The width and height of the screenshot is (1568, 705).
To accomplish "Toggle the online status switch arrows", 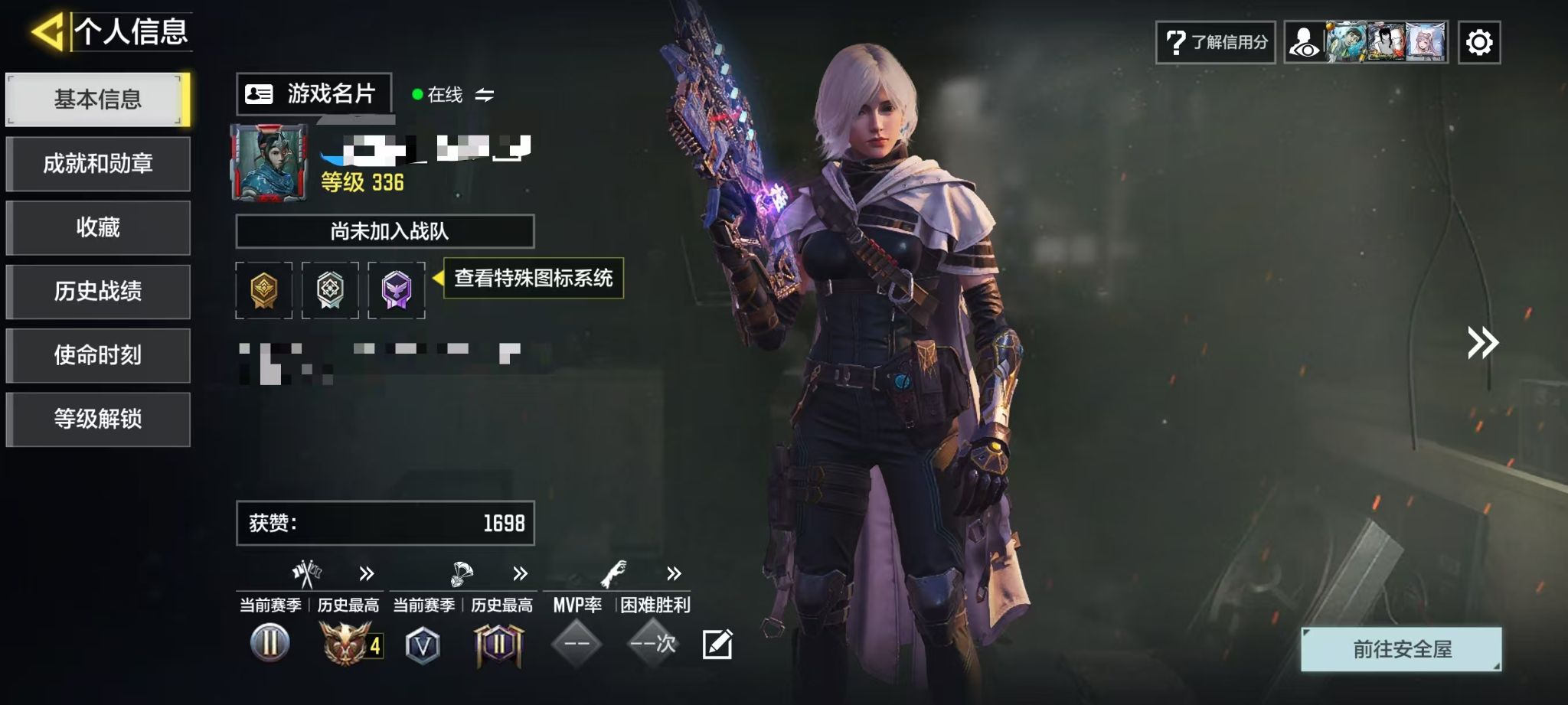I will pyautogui.click(x=485, y=95).
